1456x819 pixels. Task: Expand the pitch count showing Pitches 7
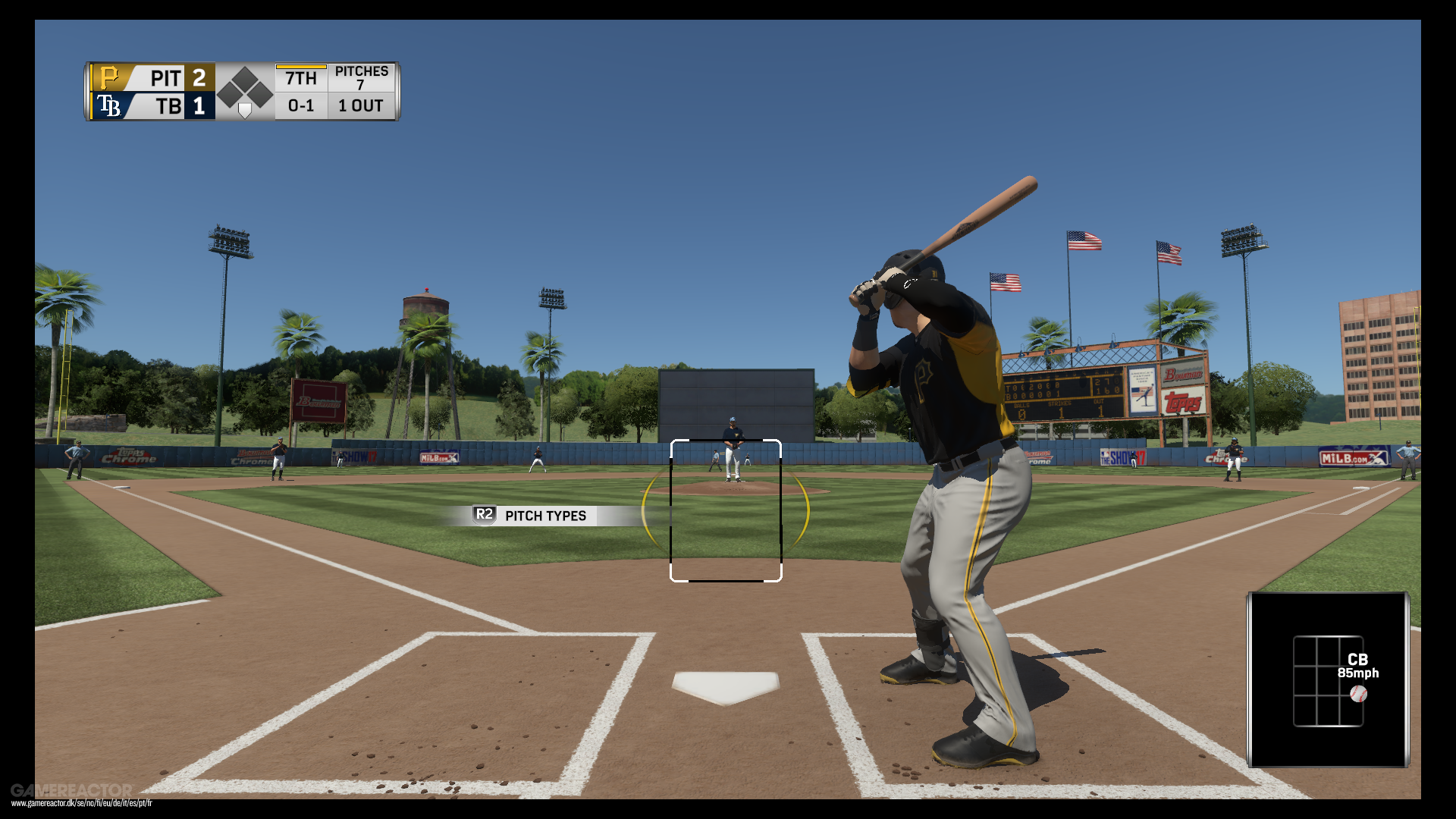pos(362,76)
